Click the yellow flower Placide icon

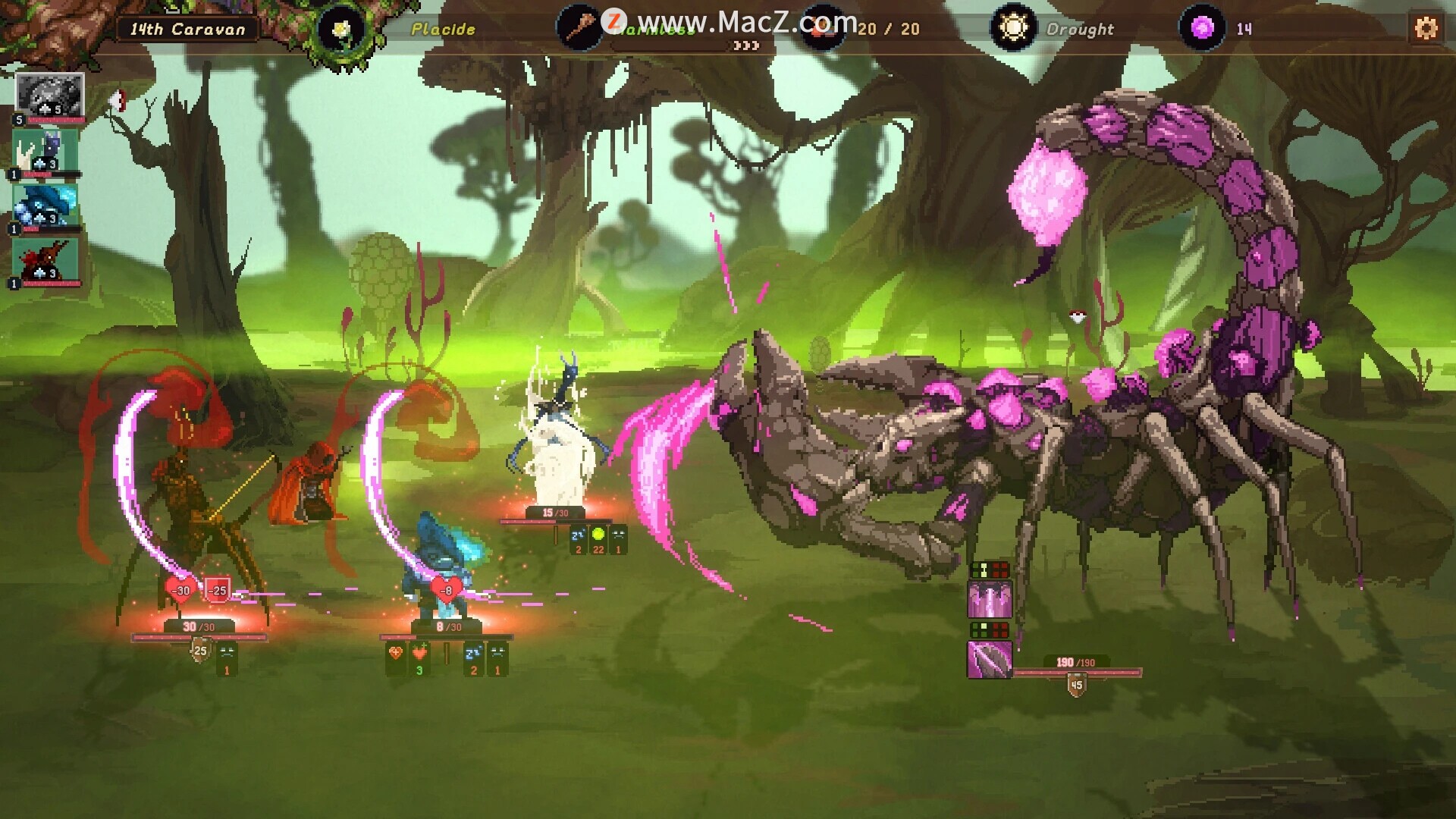click(342, 30)
